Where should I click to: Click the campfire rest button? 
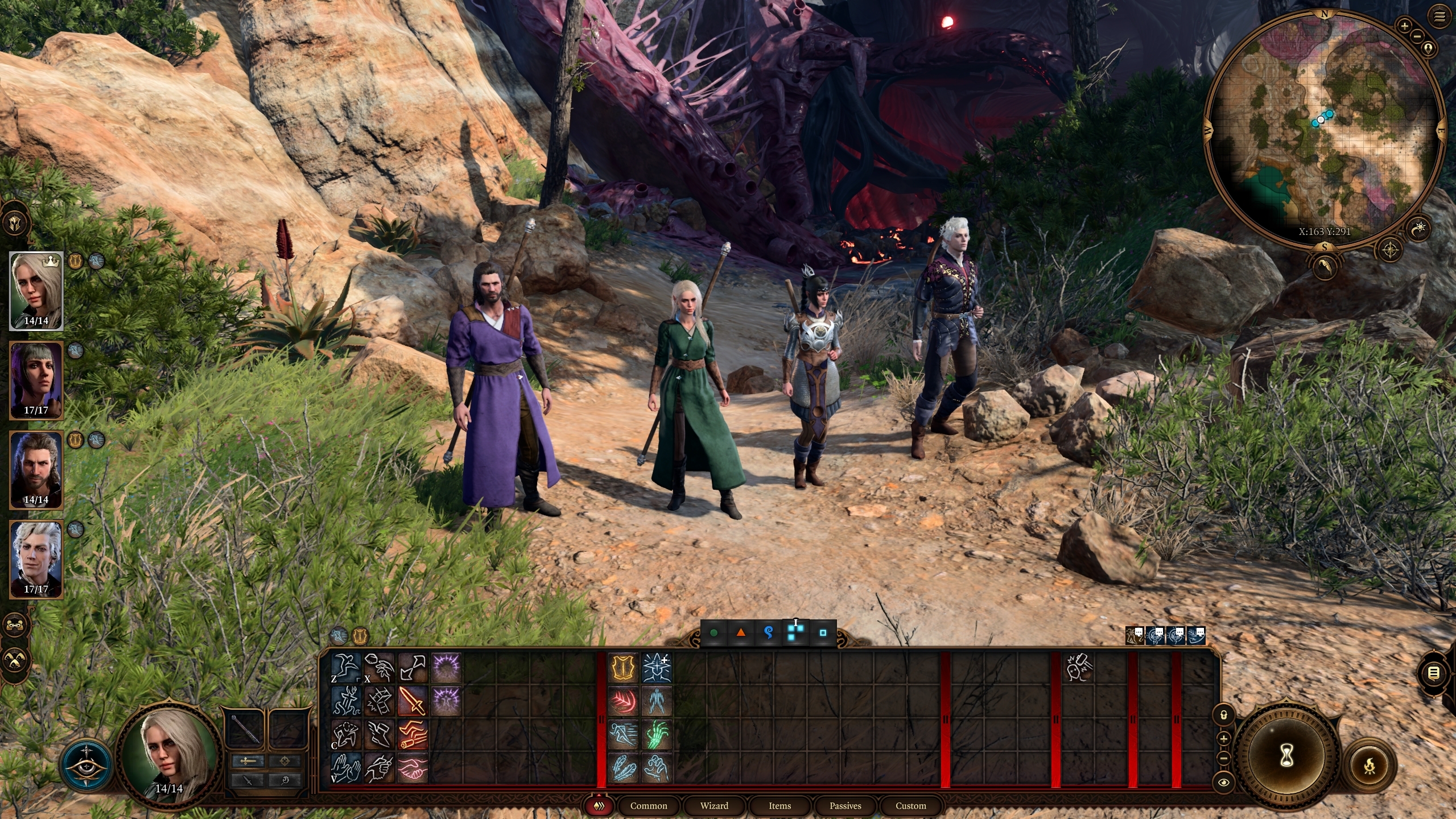pos(1370,766)
